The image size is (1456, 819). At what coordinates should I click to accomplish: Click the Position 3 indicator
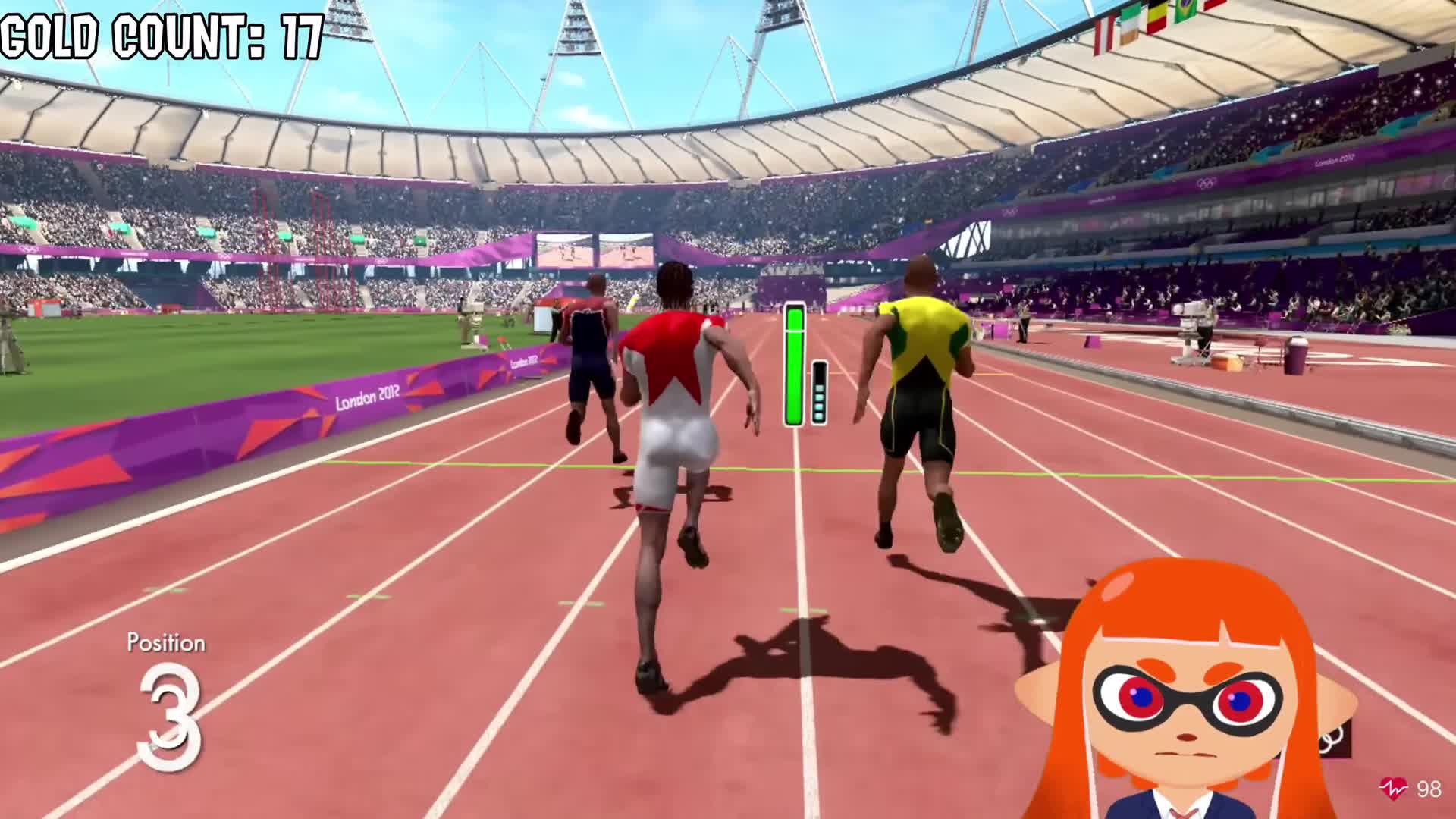(167, 705)
